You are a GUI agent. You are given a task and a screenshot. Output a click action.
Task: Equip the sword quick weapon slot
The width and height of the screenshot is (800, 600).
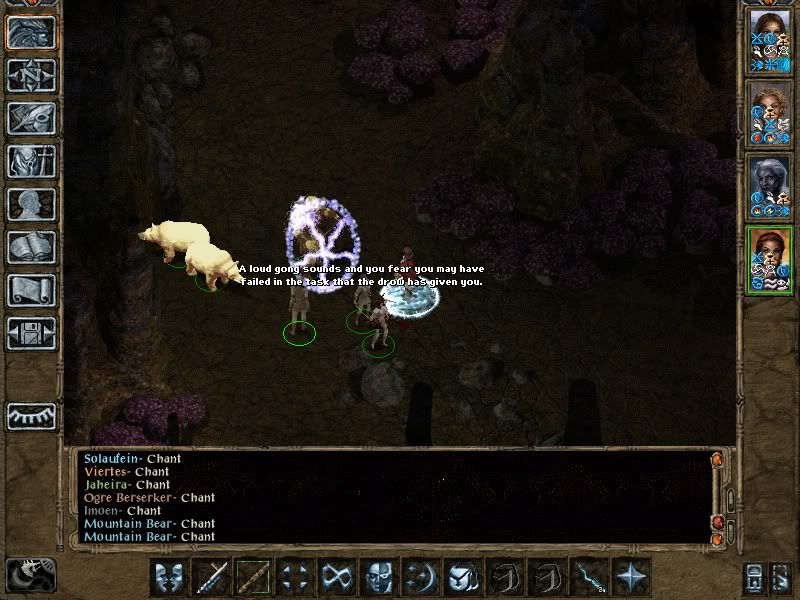[211, 576]
